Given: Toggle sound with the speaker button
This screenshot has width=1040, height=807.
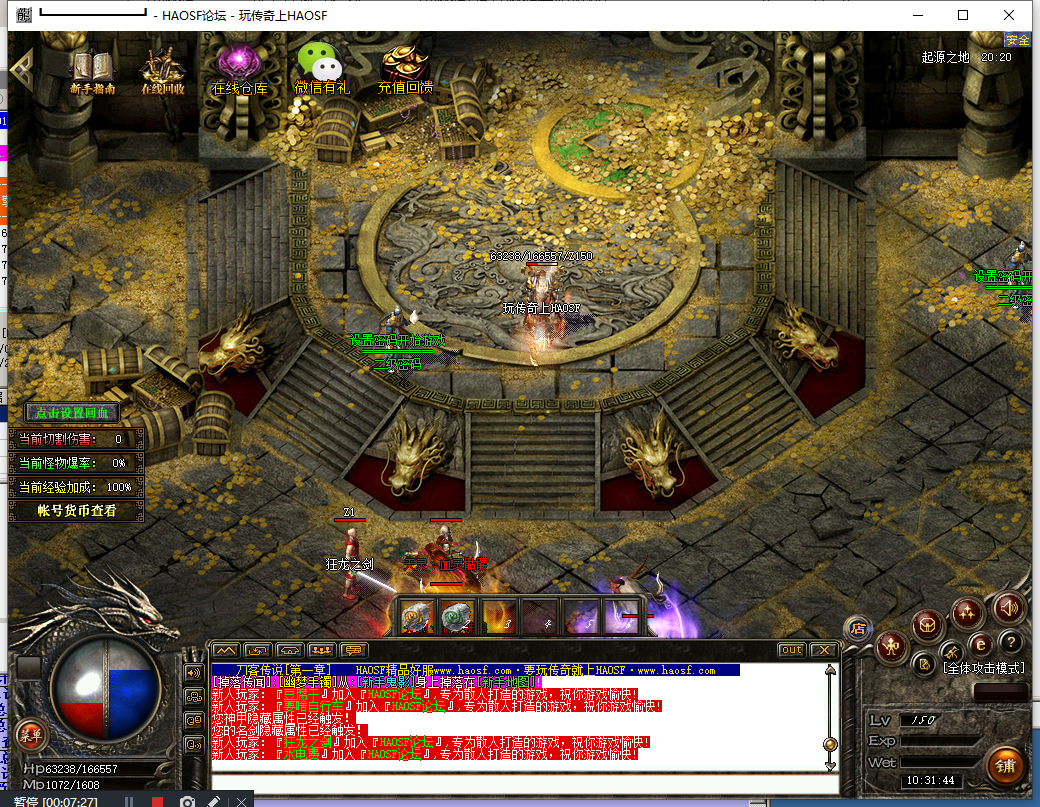Looking at the screenshot, I should point(1007,606).
